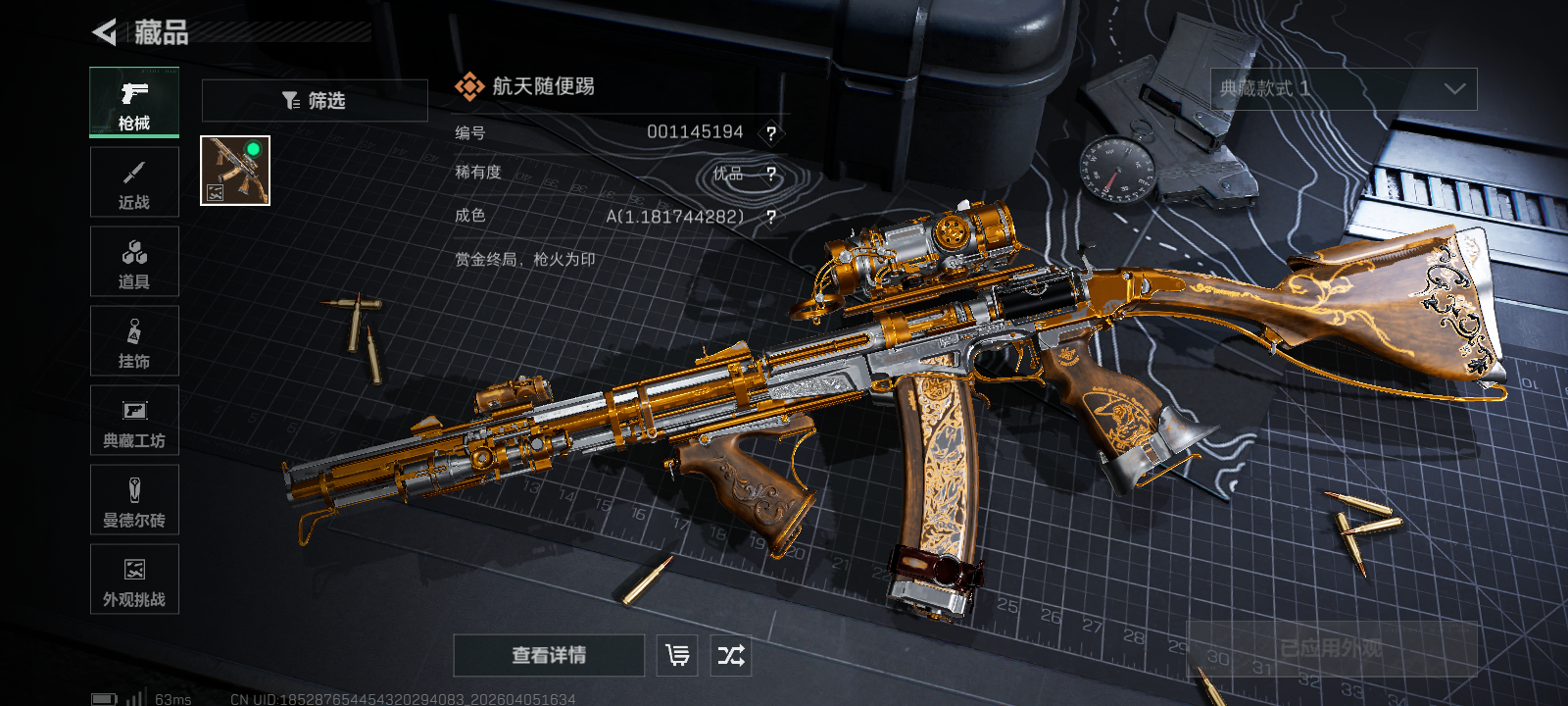Show the 挂饰 charms category
The height and width of the screenshot is (706, 1568).
point(134,341)
